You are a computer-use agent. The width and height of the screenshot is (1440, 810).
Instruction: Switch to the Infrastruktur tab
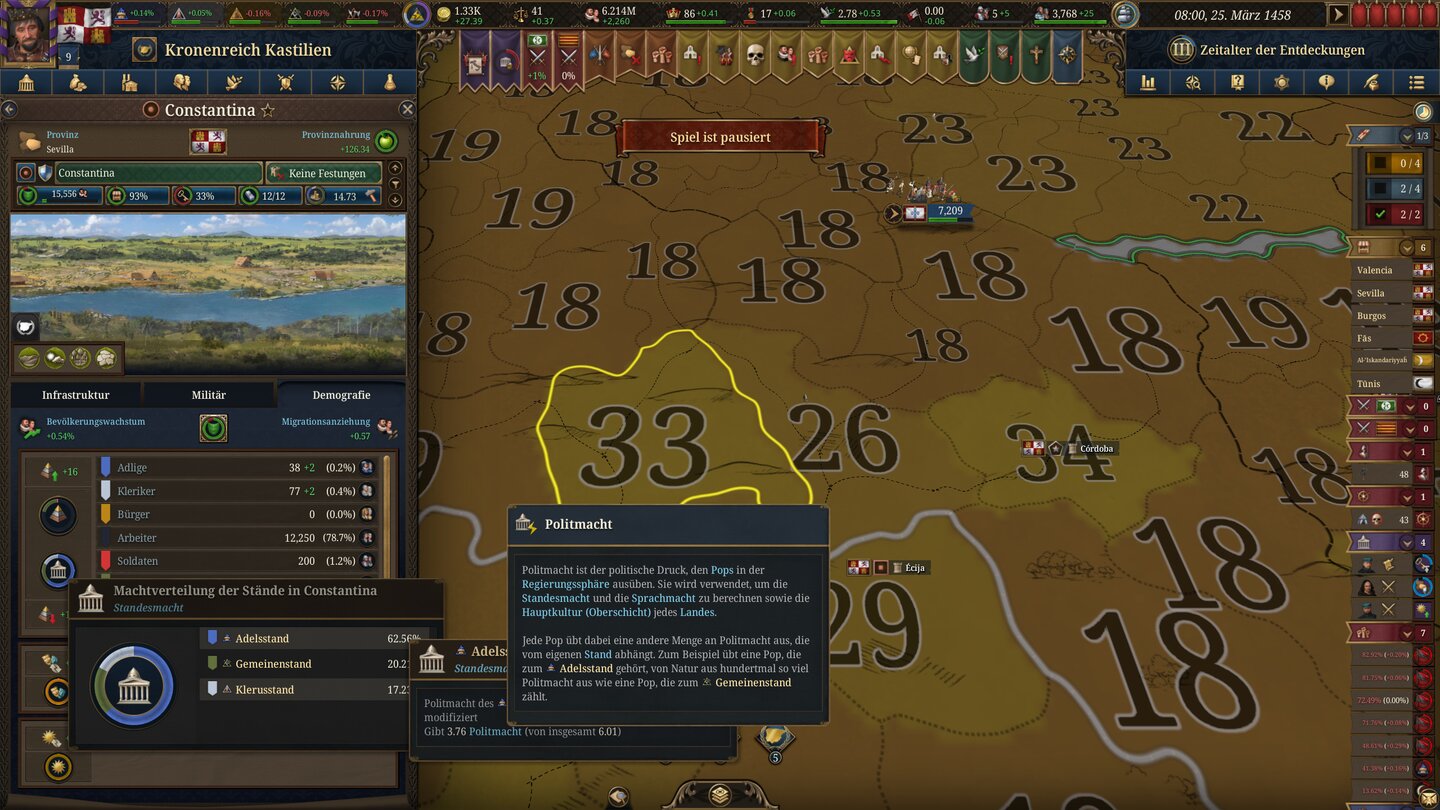coord(78,394)
